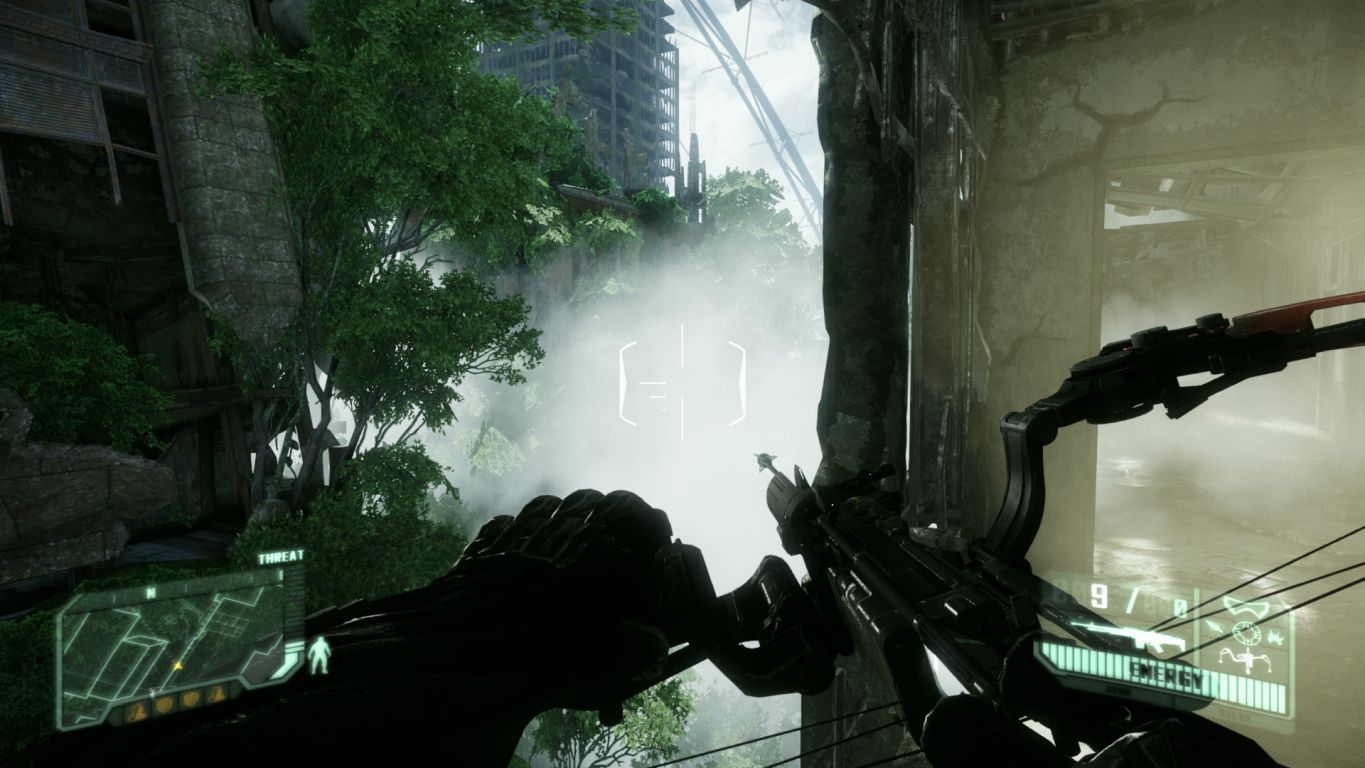Select the explosive grenade icon on the HUD
This screenshot has height=768, width=1365.
click(1274, 638)
